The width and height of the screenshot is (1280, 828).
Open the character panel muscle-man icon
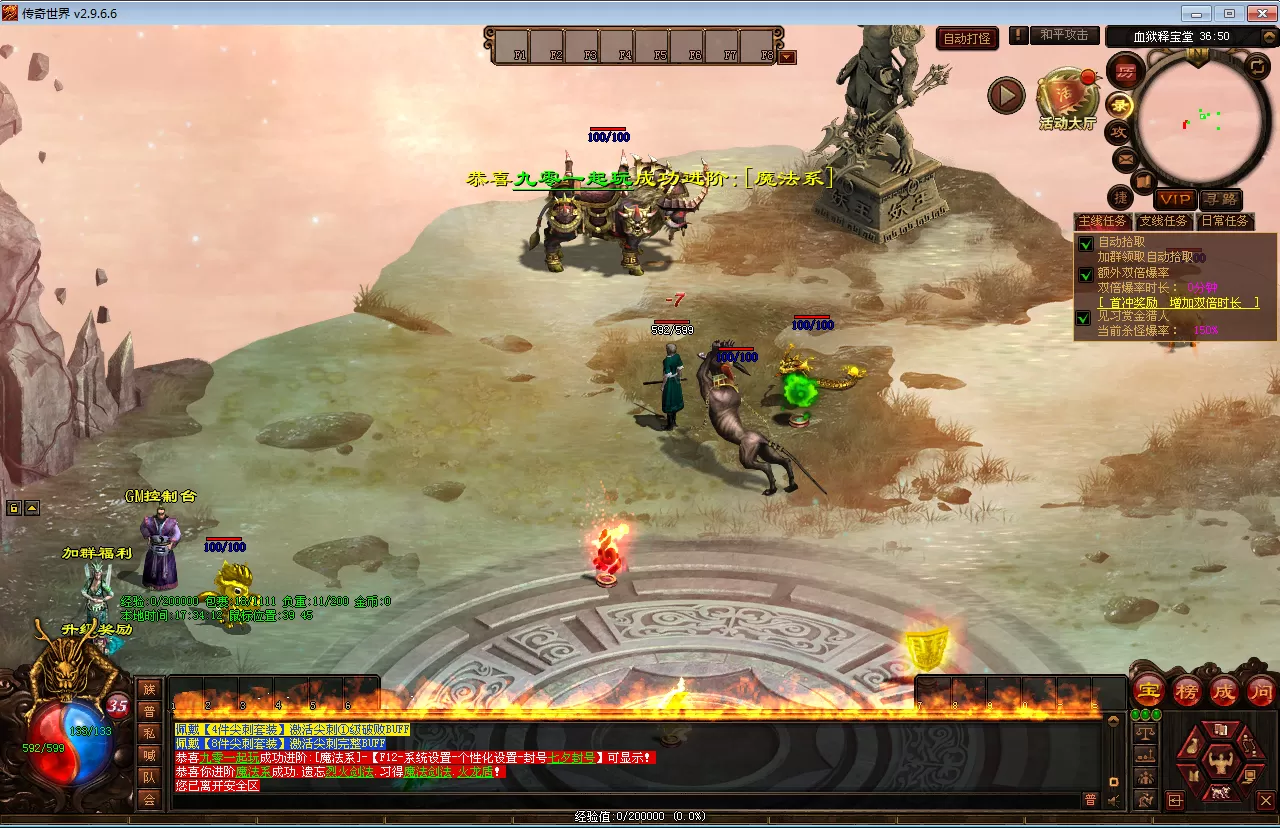pos(1219,764)
